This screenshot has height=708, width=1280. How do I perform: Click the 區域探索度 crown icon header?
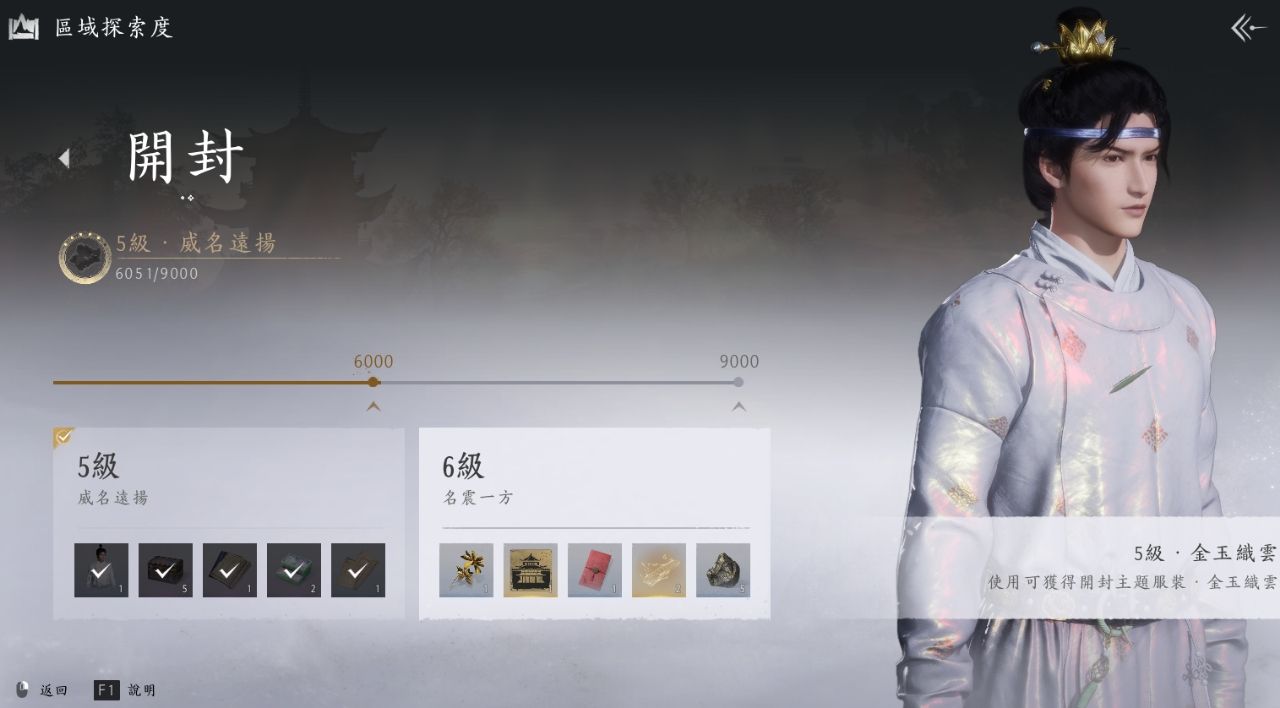pyautogui.click(x=24, y=28)
